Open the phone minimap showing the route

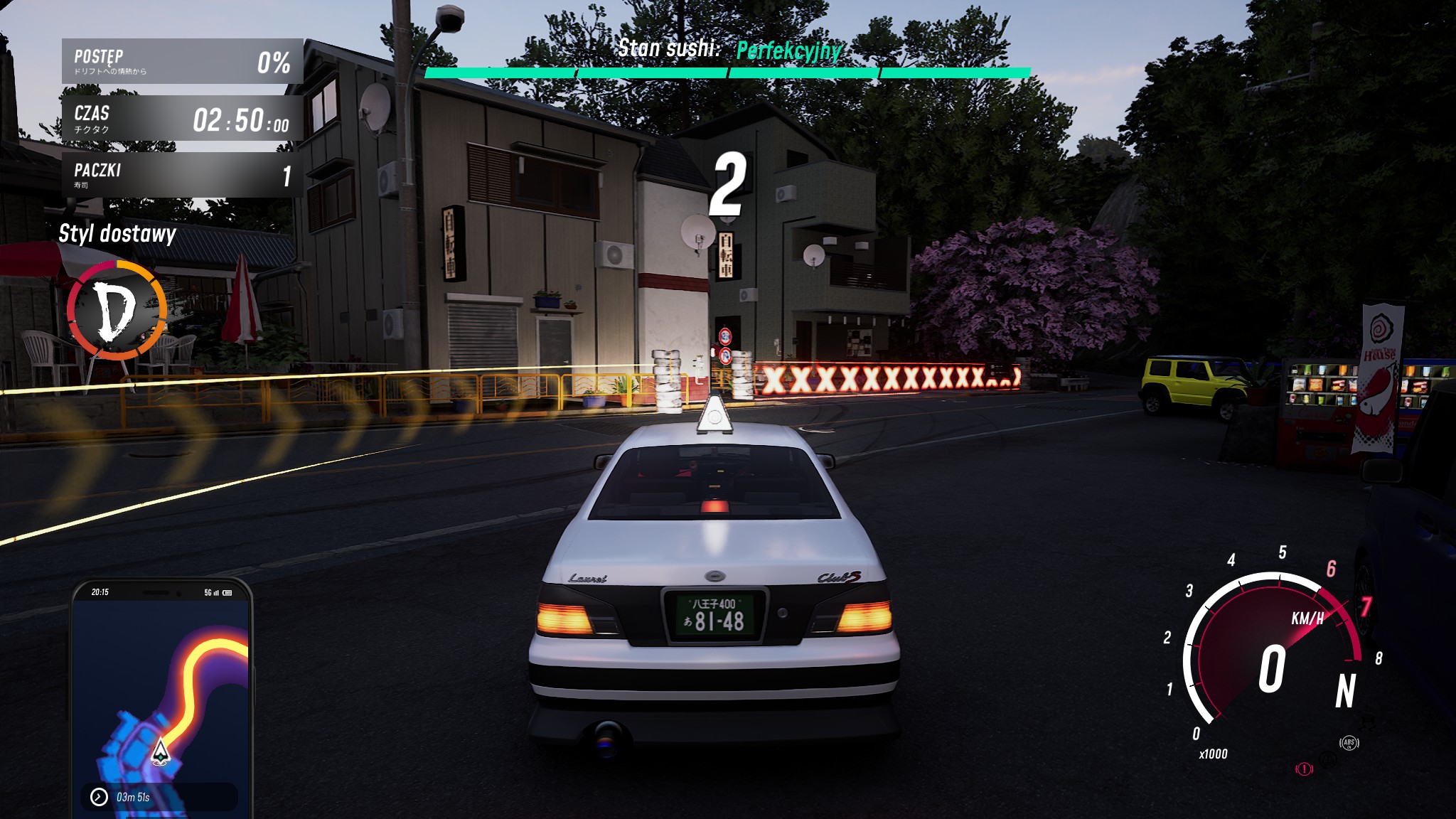pos(162,693)
